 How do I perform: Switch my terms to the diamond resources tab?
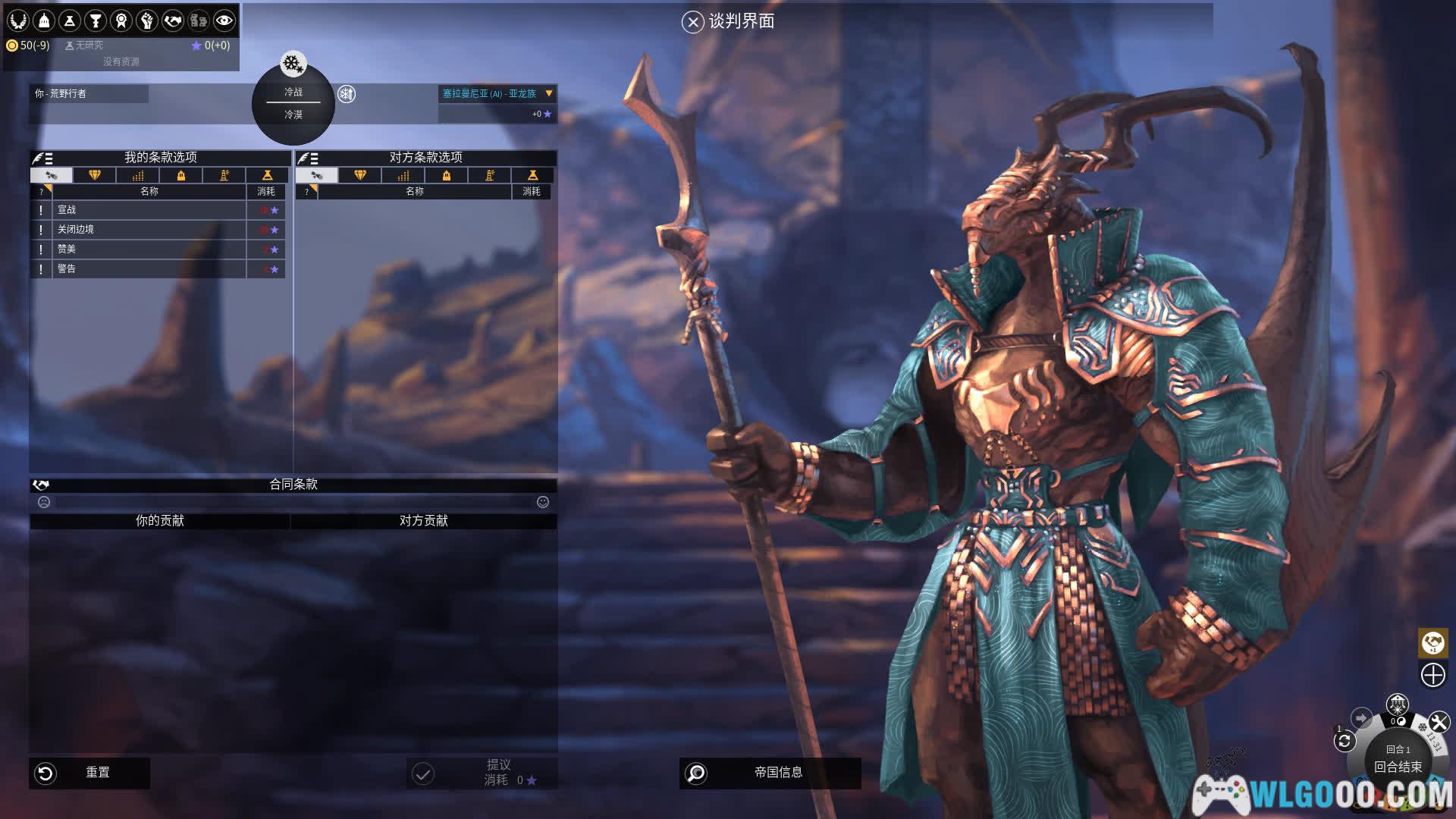click(x=95, y=176)
